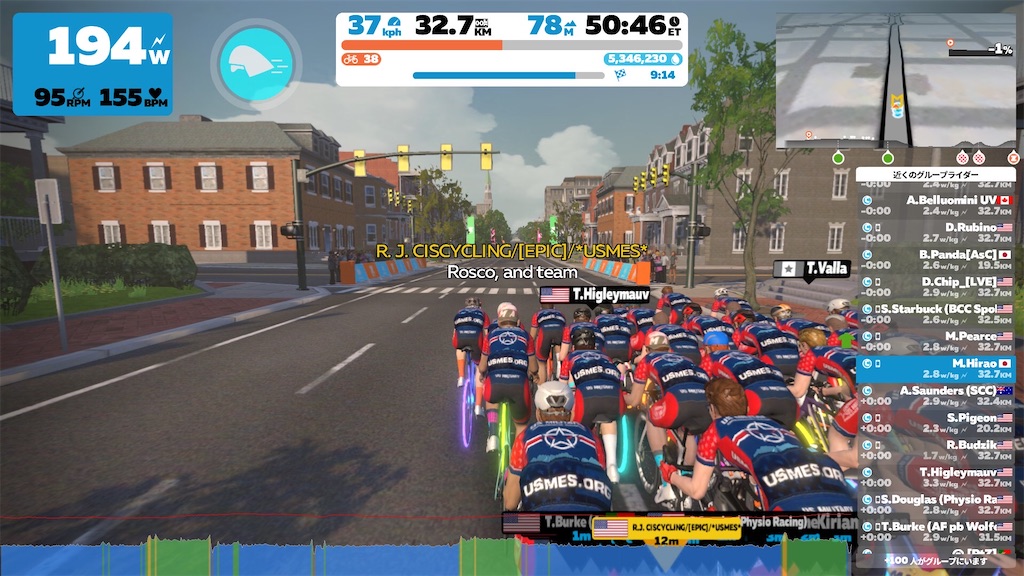The height and width of the screenshot is (576, 1024).
Task: Pick D.Chip_[LVE] from rider list
Action: 936,287
